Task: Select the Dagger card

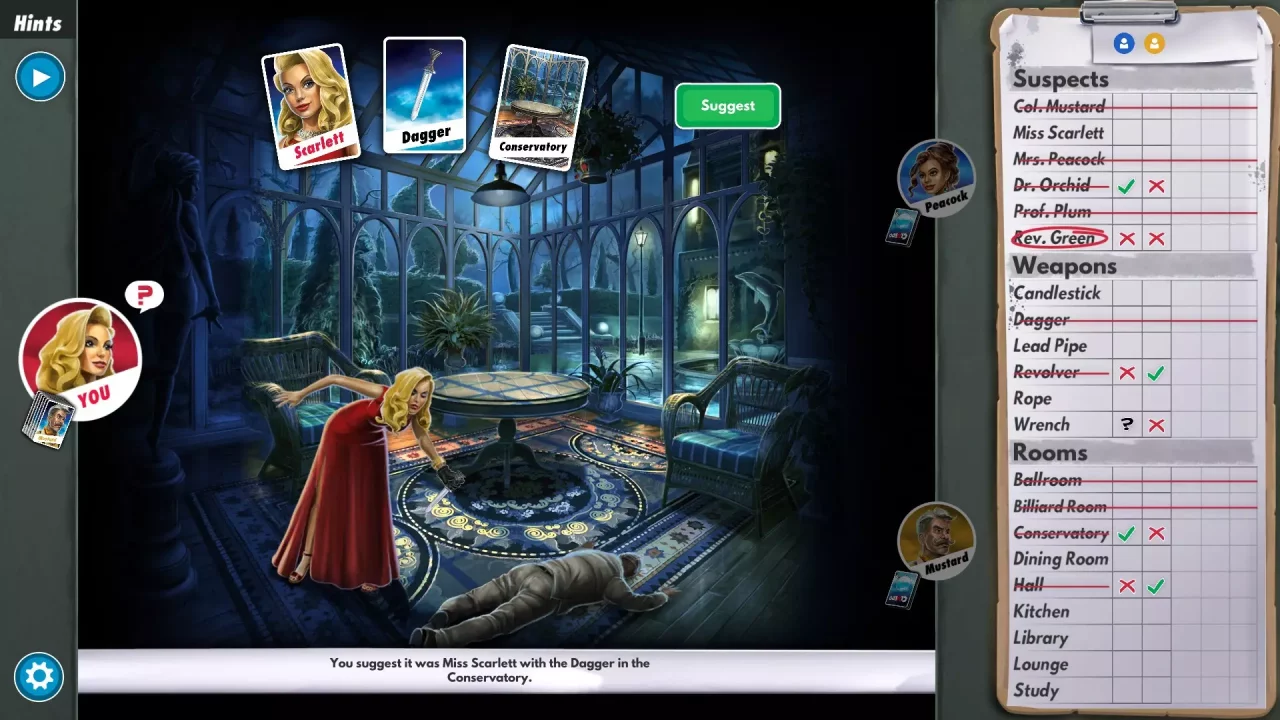Action: pos(424,95)
